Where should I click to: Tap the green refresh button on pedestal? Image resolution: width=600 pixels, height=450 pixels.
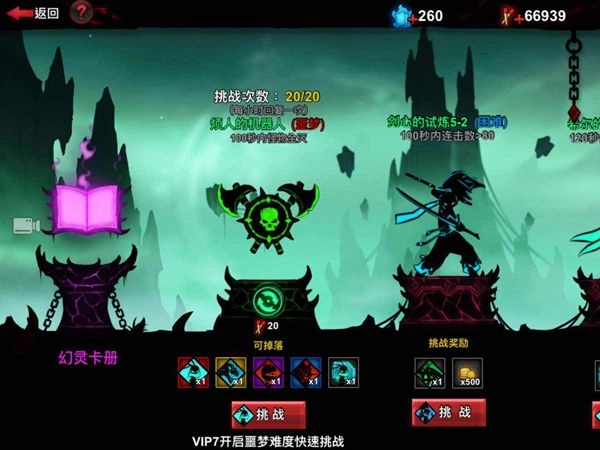point(268,300)
